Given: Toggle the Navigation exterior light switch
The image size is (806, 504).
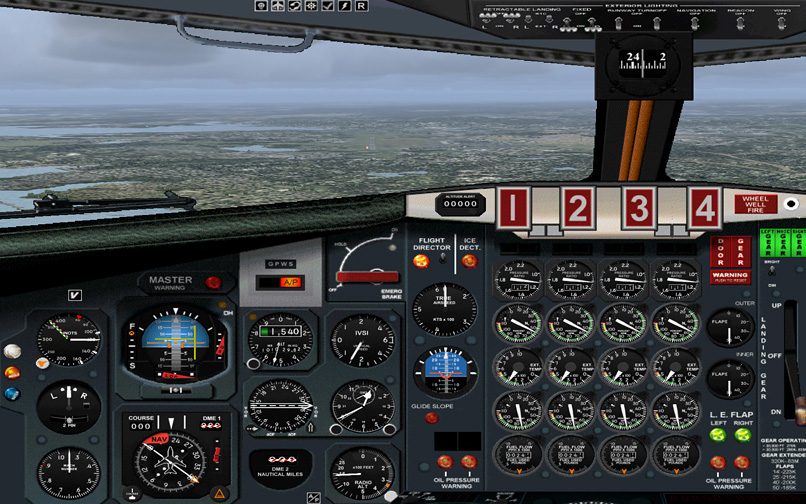Looking at the screenshot, I should click(x=695, y=25).
